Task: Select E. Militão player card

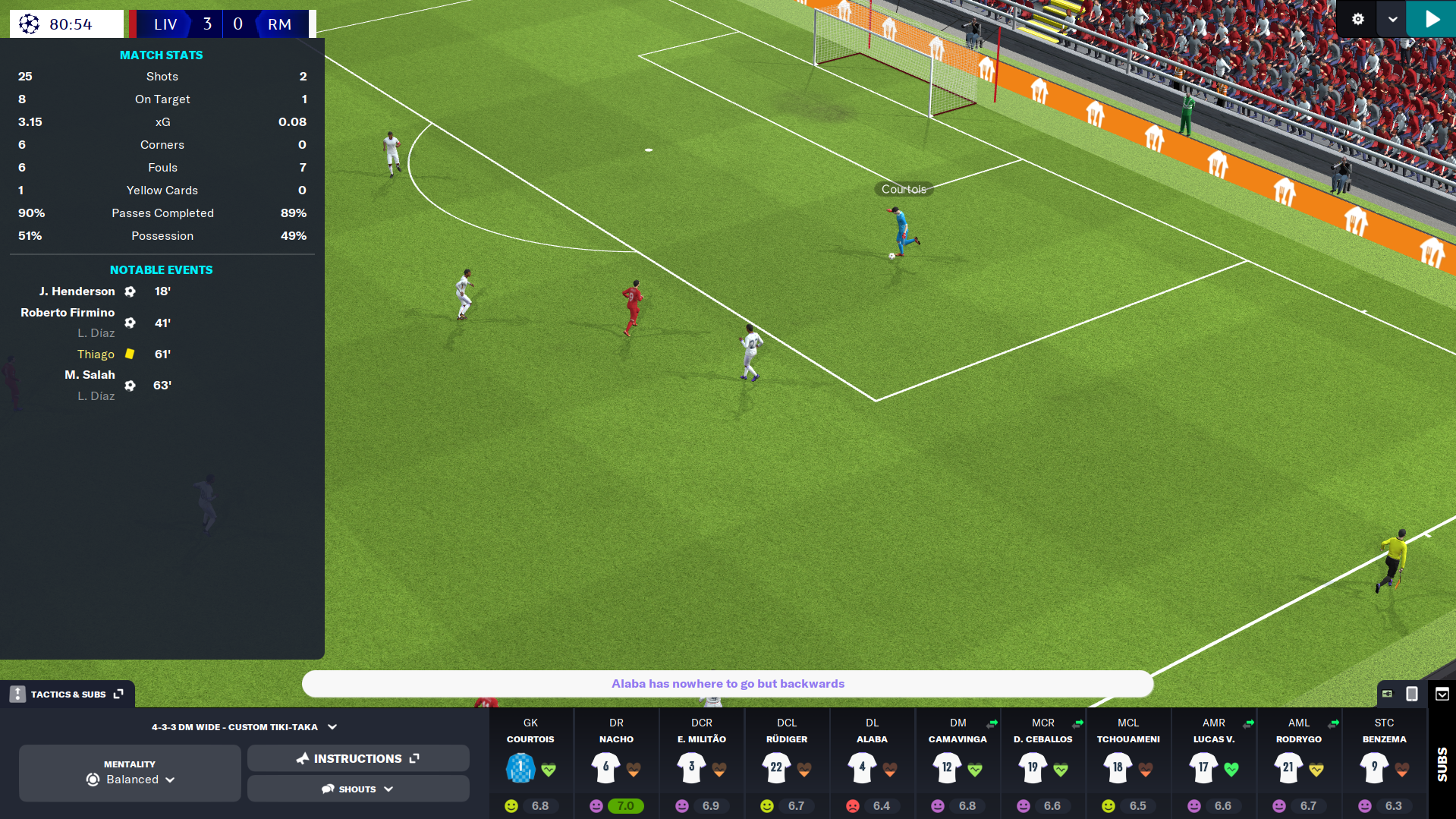Action: tap(701, 763)
